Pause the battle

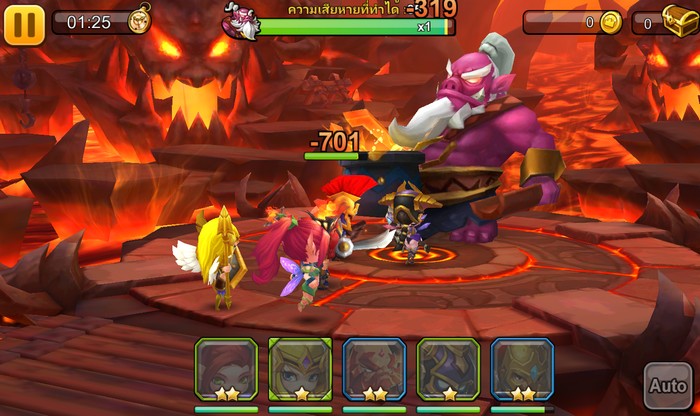click(24, 23)
